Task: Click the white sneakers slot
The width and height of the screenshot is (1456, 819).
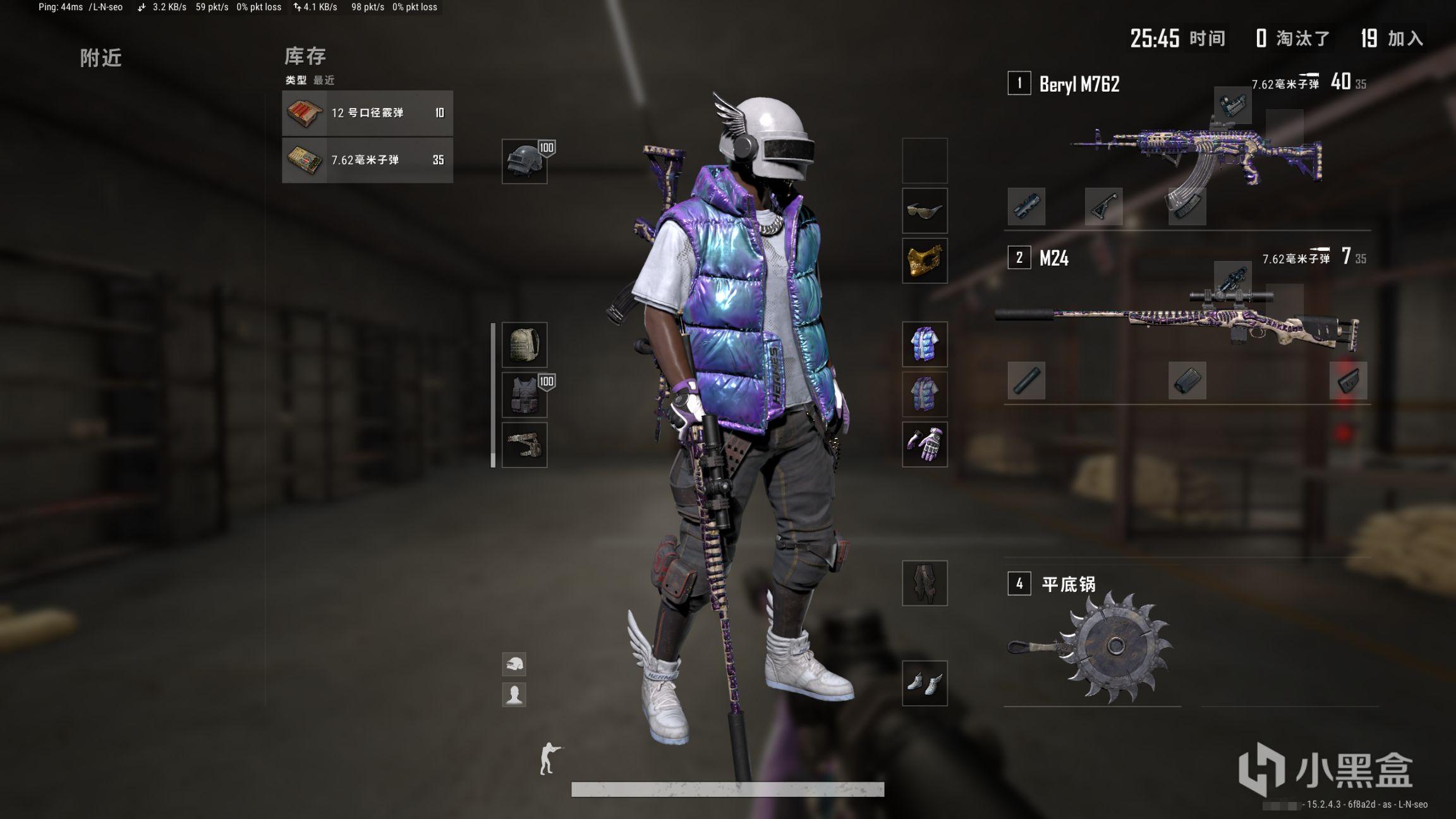Action: 925,683
